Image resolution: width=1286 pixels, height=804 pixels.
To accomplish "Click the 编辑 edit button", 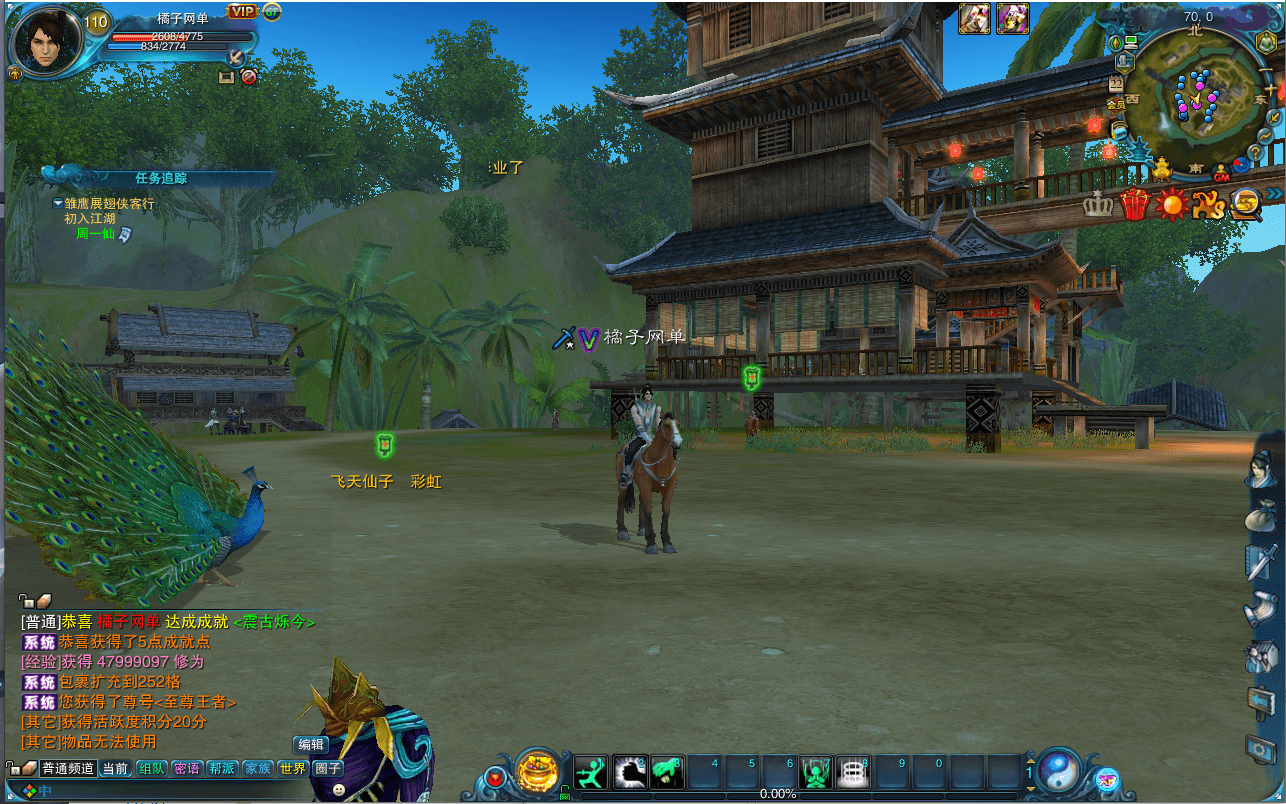I will tap(311, 745).
